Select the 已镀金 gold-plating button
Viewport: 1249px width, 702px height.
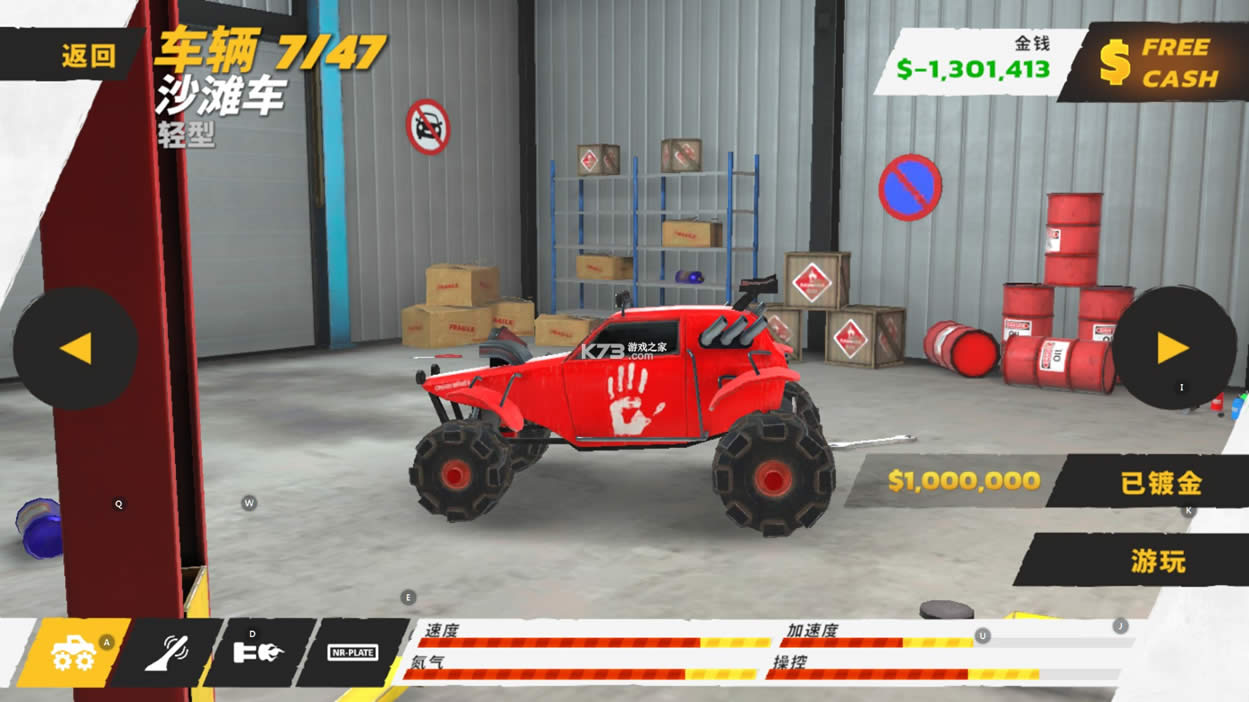pyautogui.click(x=1160, y=483)
